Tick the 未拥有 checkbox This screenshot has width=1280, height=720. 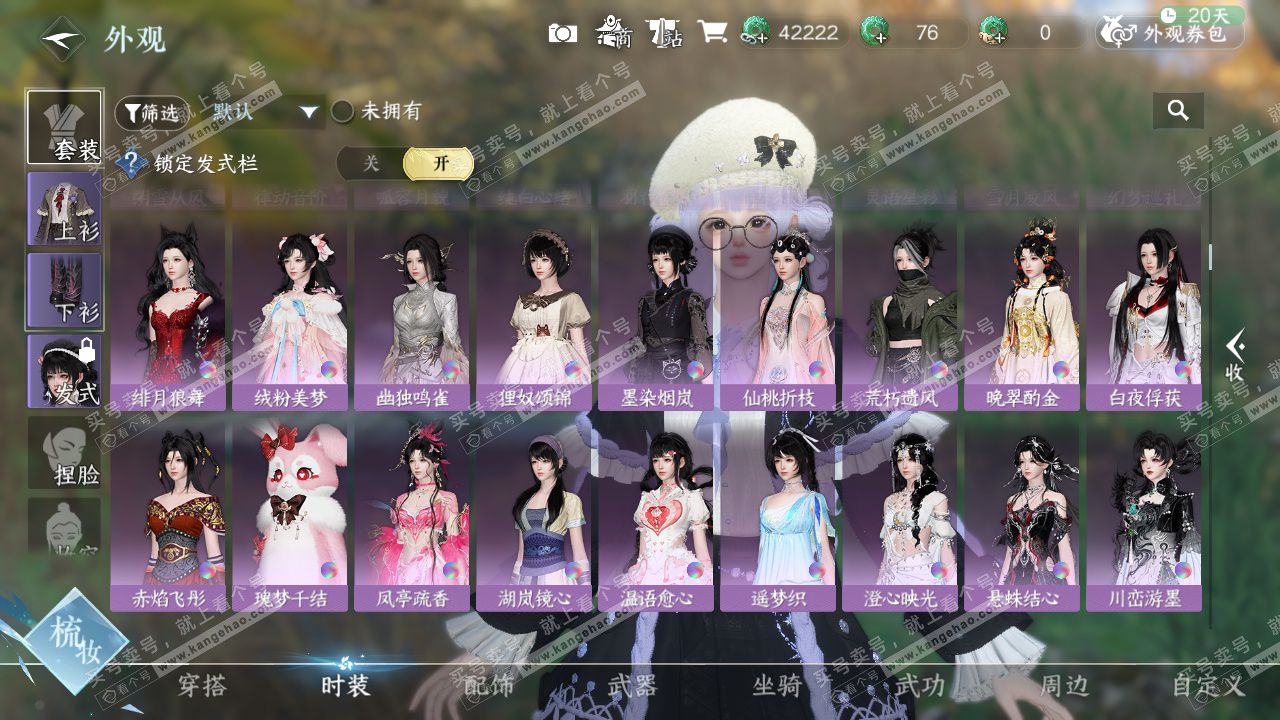tap(343, 111)
